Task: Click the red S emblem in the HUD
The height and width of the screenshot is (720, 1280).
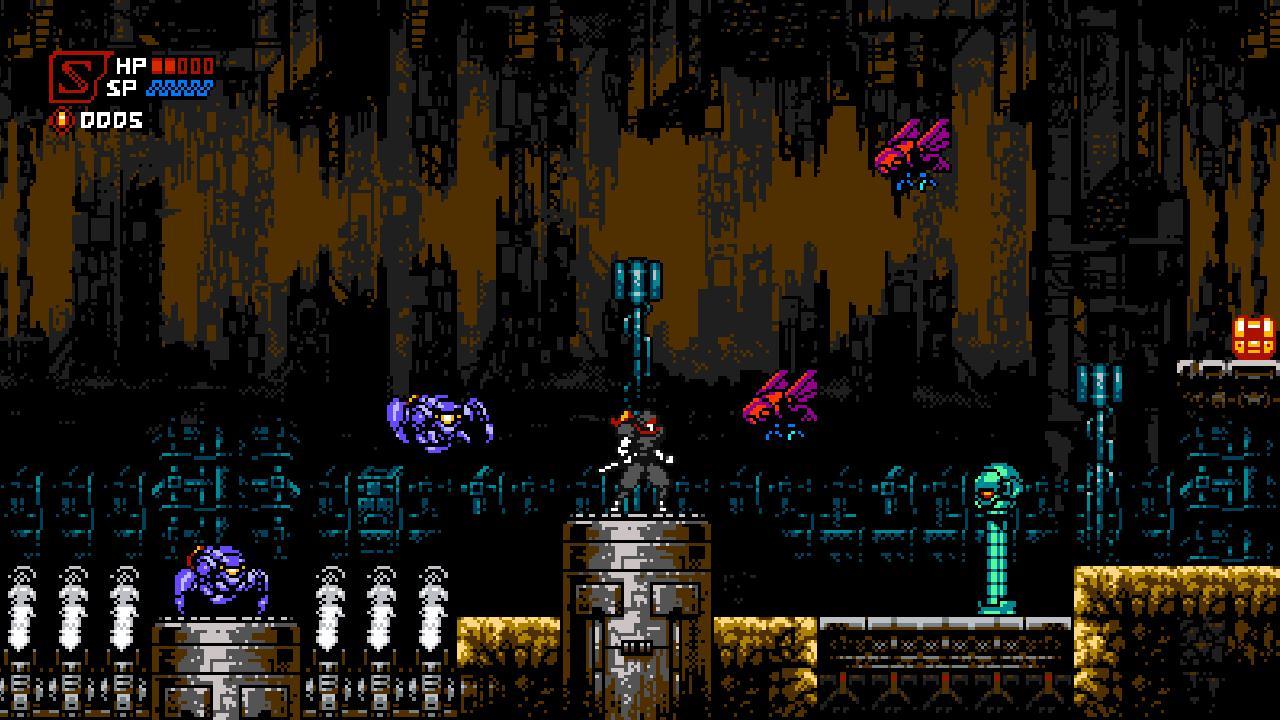Action: point(78,78)
